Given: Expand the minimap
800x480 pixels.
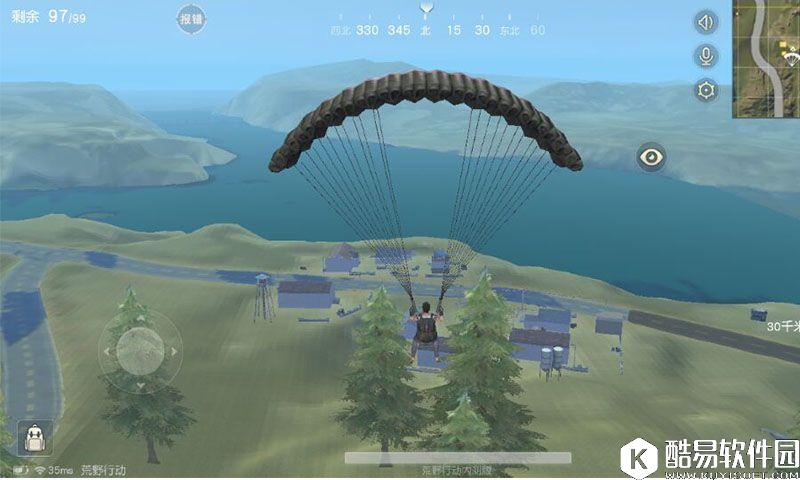Looking at the screenshot, I should coord(767,58).
